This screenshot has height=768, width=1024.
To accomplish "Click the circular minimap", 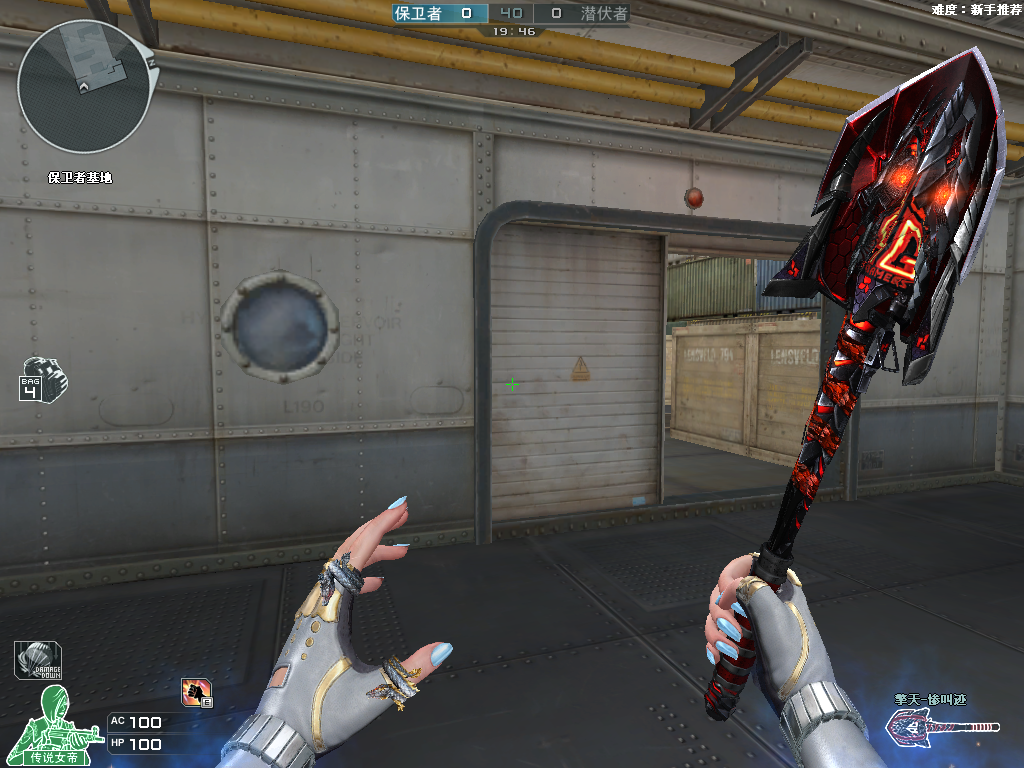I will click(x=84, y=87).
